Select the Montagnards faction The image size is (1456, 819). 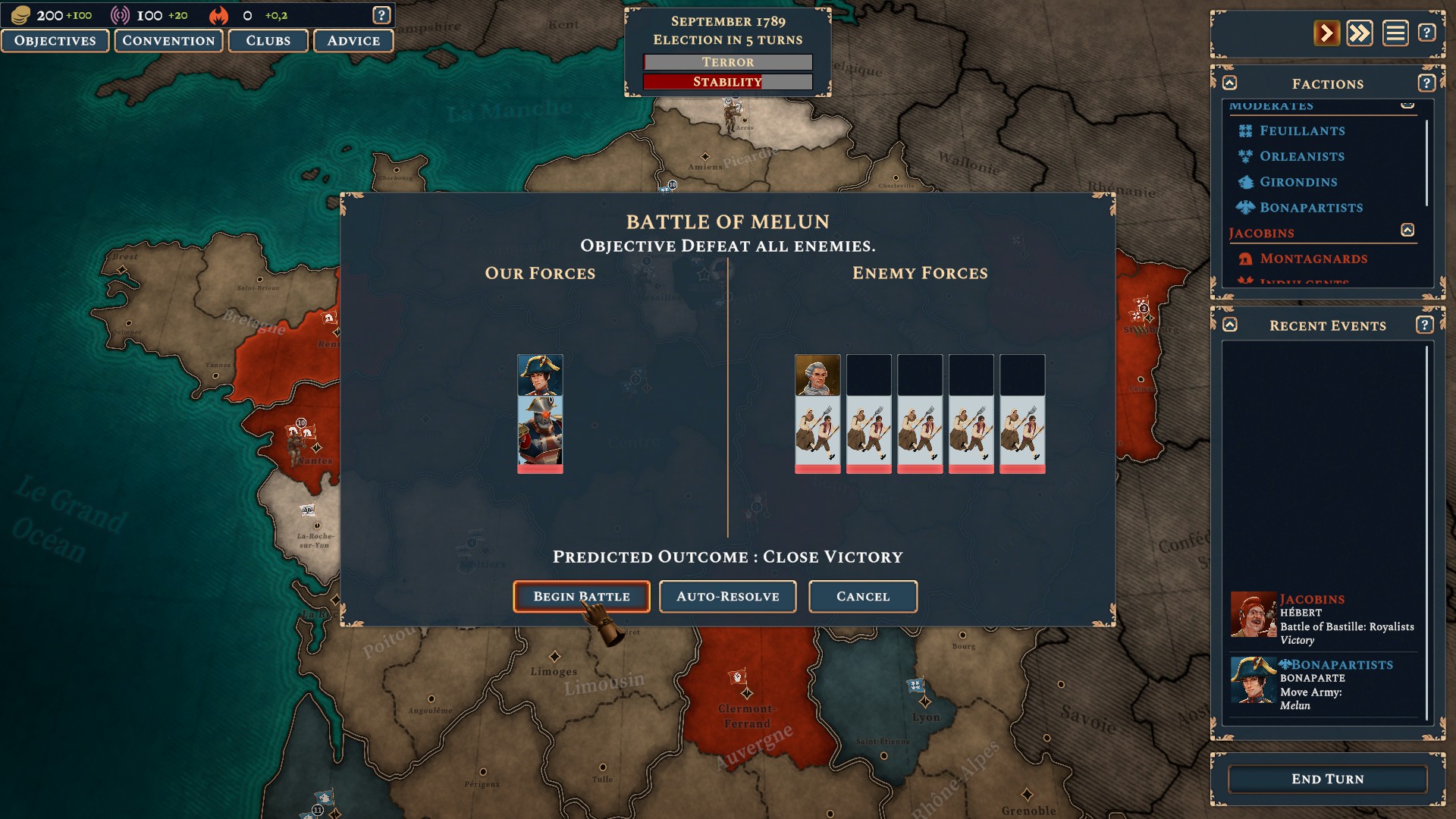pos(1313,259)
